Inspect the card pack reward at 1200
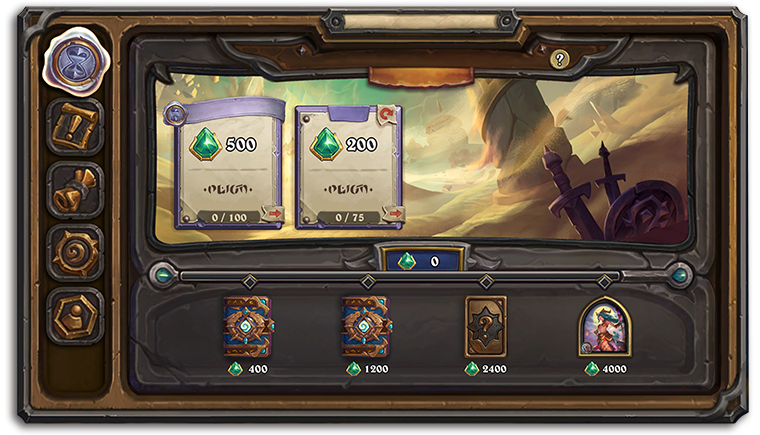 click(366, 326)
